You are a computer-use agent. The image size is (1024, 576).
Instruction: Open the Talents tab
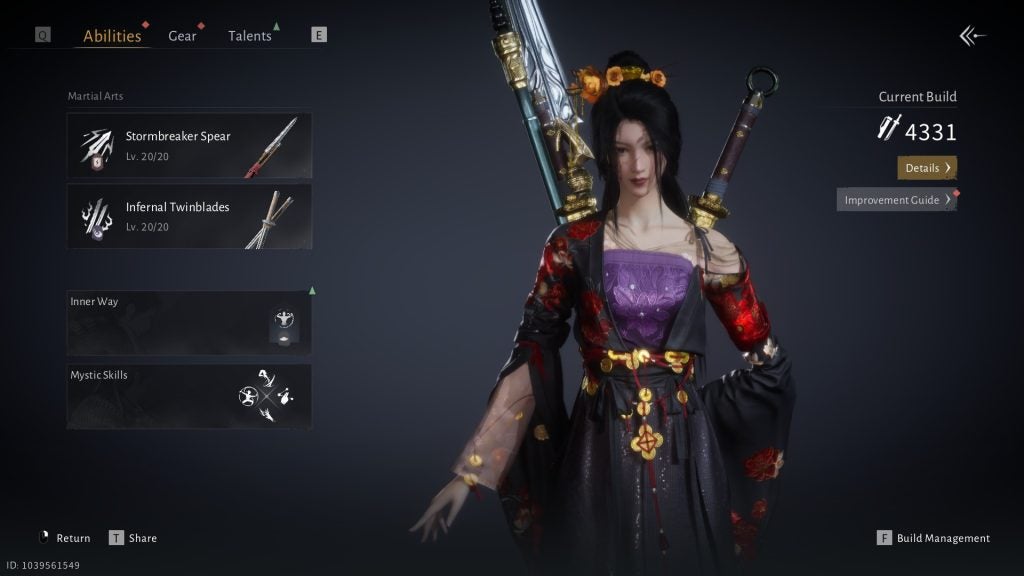[249, 36]
